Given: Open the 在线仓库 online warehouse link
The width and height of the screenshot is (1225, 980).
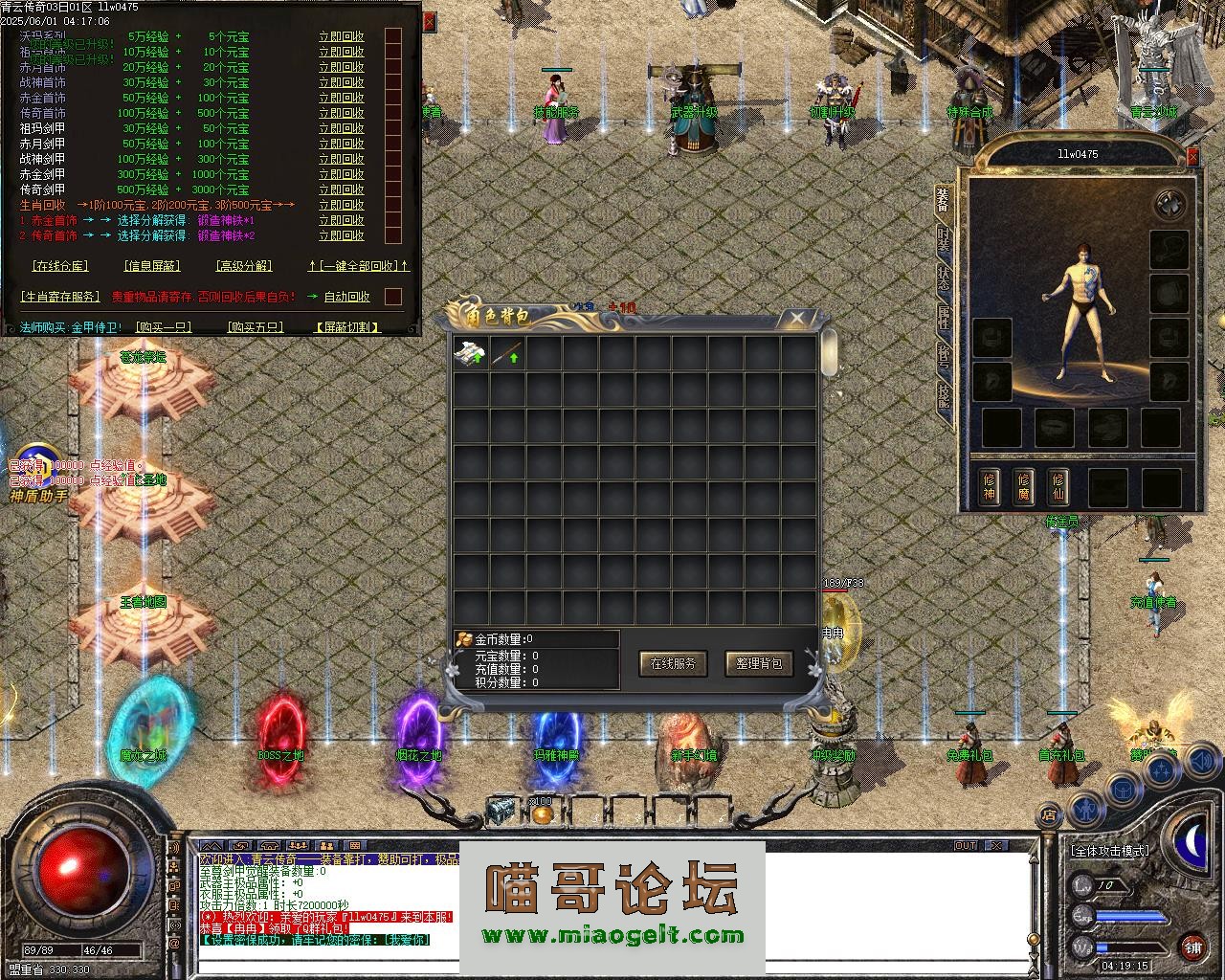Looking at the screenshot, I should click(x=59, y=266).
